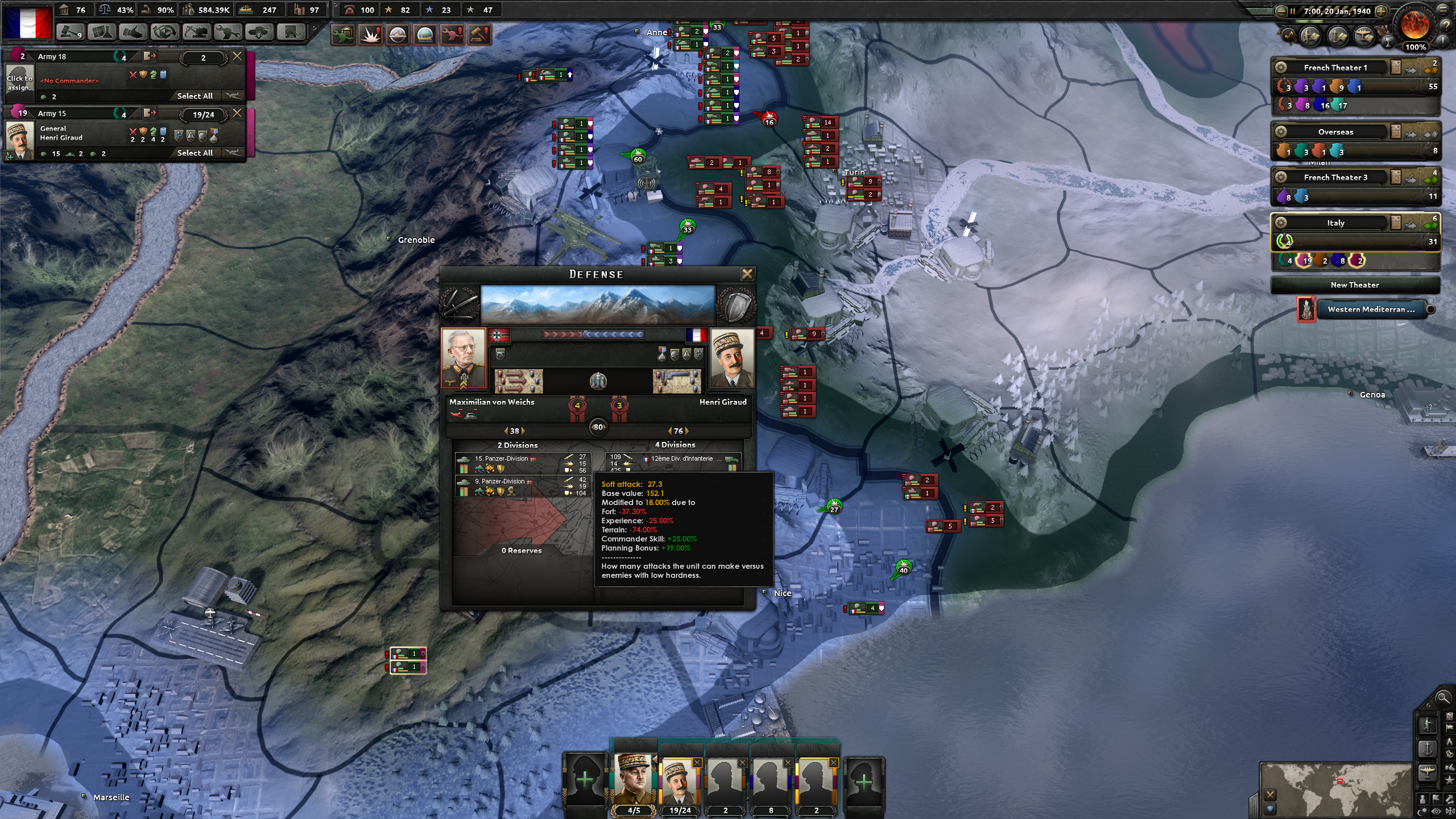Open the Overseas theater settings gear
This screenshot has width=1456, height=819.
click(1280, 133)
